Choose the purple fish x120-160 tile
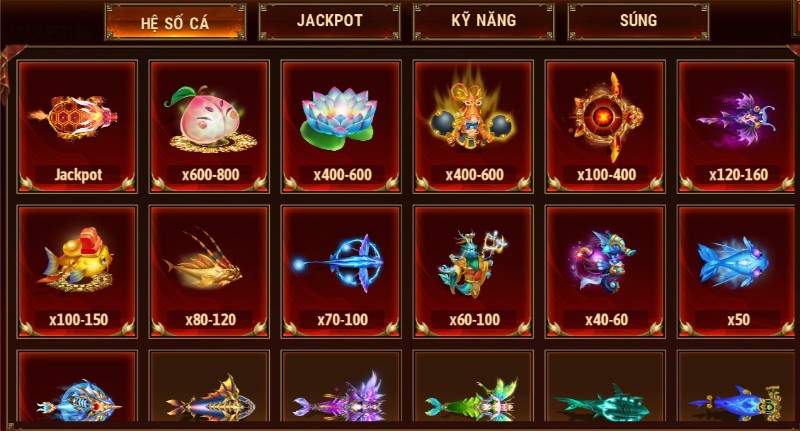The image size is (800, 431). pyautogui.click(x=737, y=126)
